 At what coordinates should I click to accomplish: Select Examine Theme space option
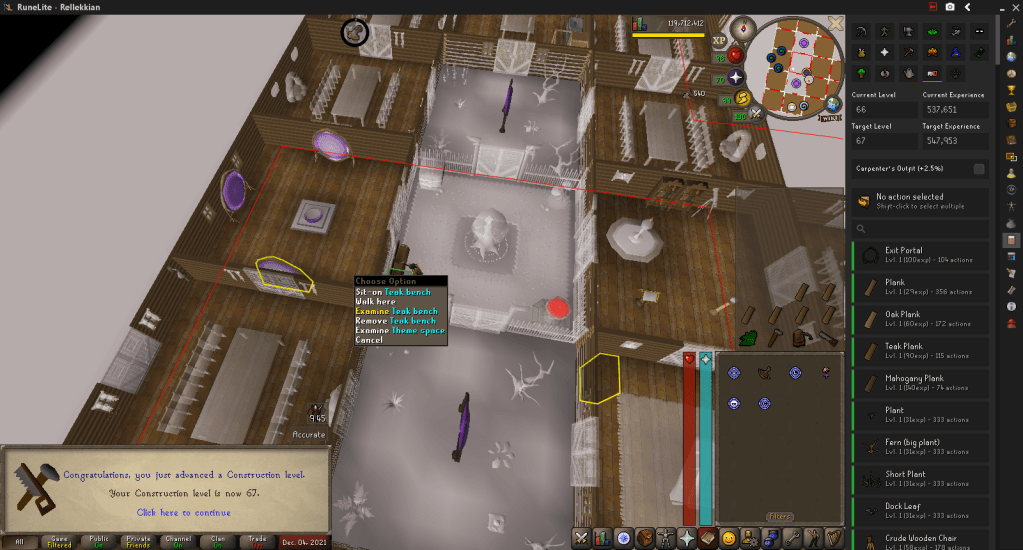[x=399, y=330]
